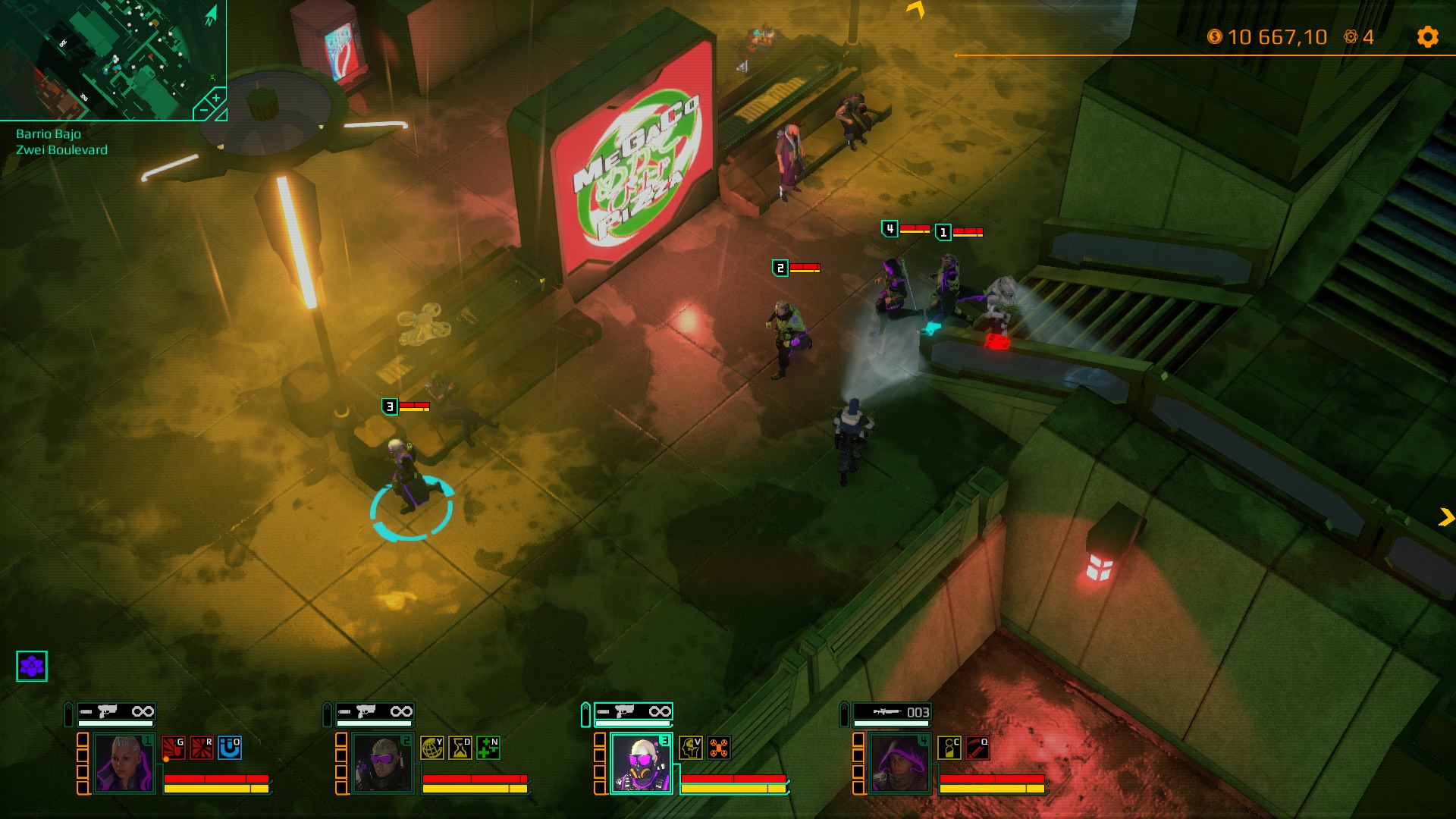Select agent 4's sniper rifle weapon slot
Viewport: 1456px width, 819px height.
(892, 711)
